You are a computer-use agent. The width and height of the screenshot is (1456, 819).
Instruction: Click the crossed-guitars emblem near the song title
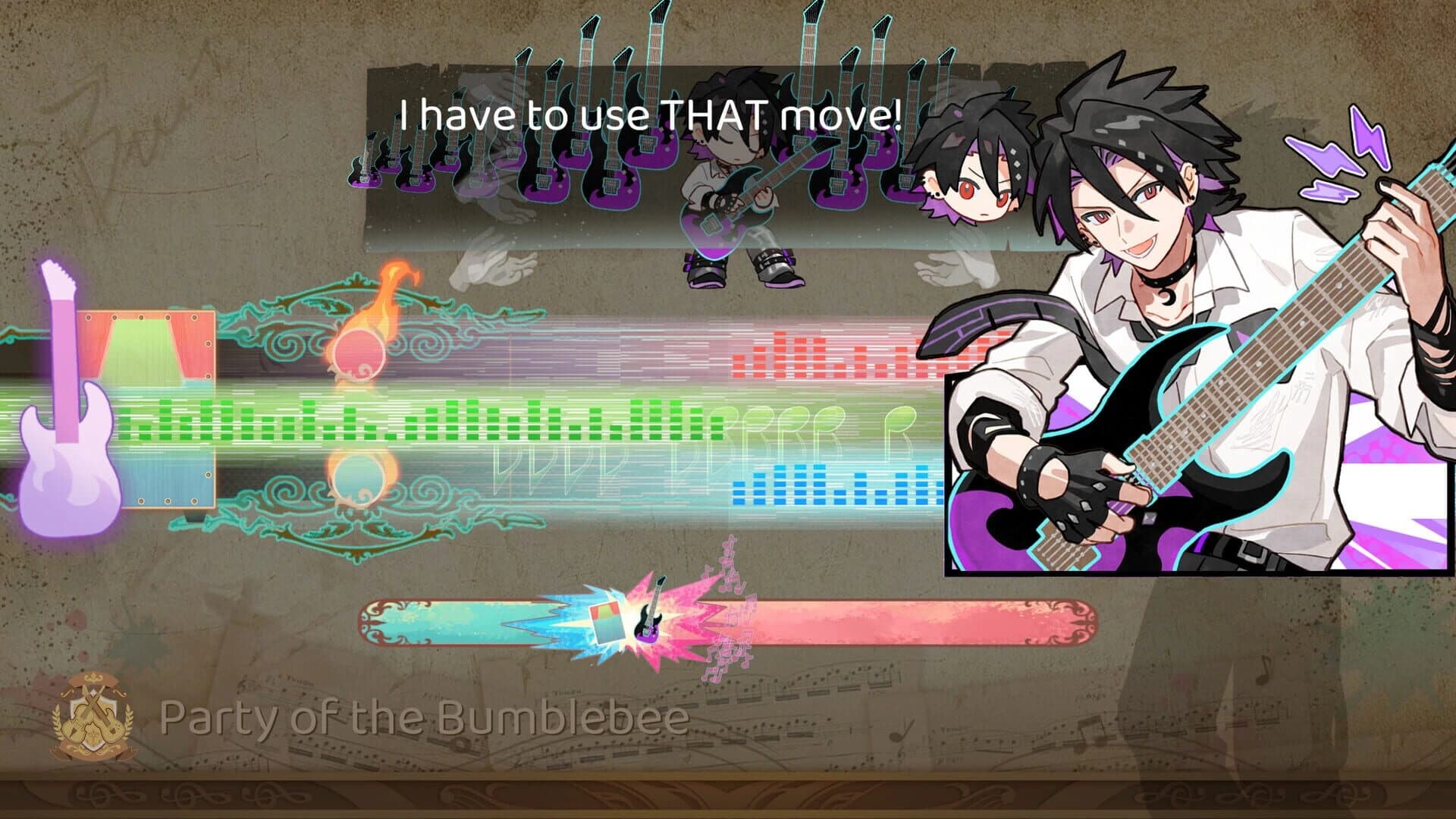tap(93, 719)
